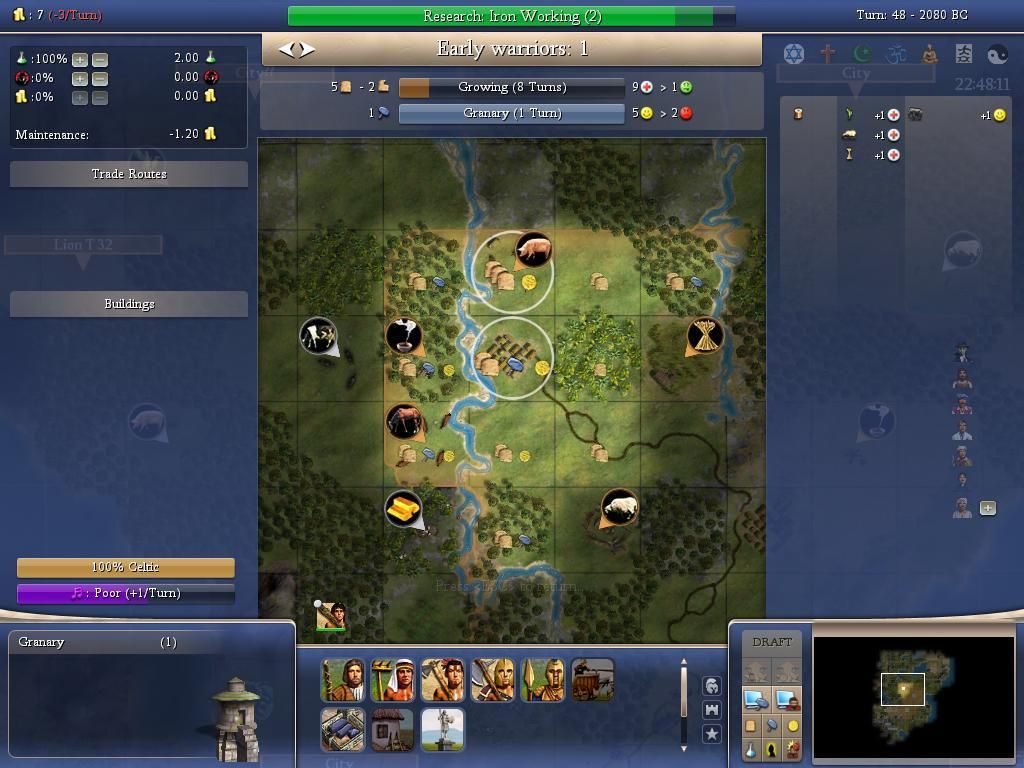This screenshot has height=768, width=1024.
Task: Click the Buildings panel header
Action: tap(129, 304)
